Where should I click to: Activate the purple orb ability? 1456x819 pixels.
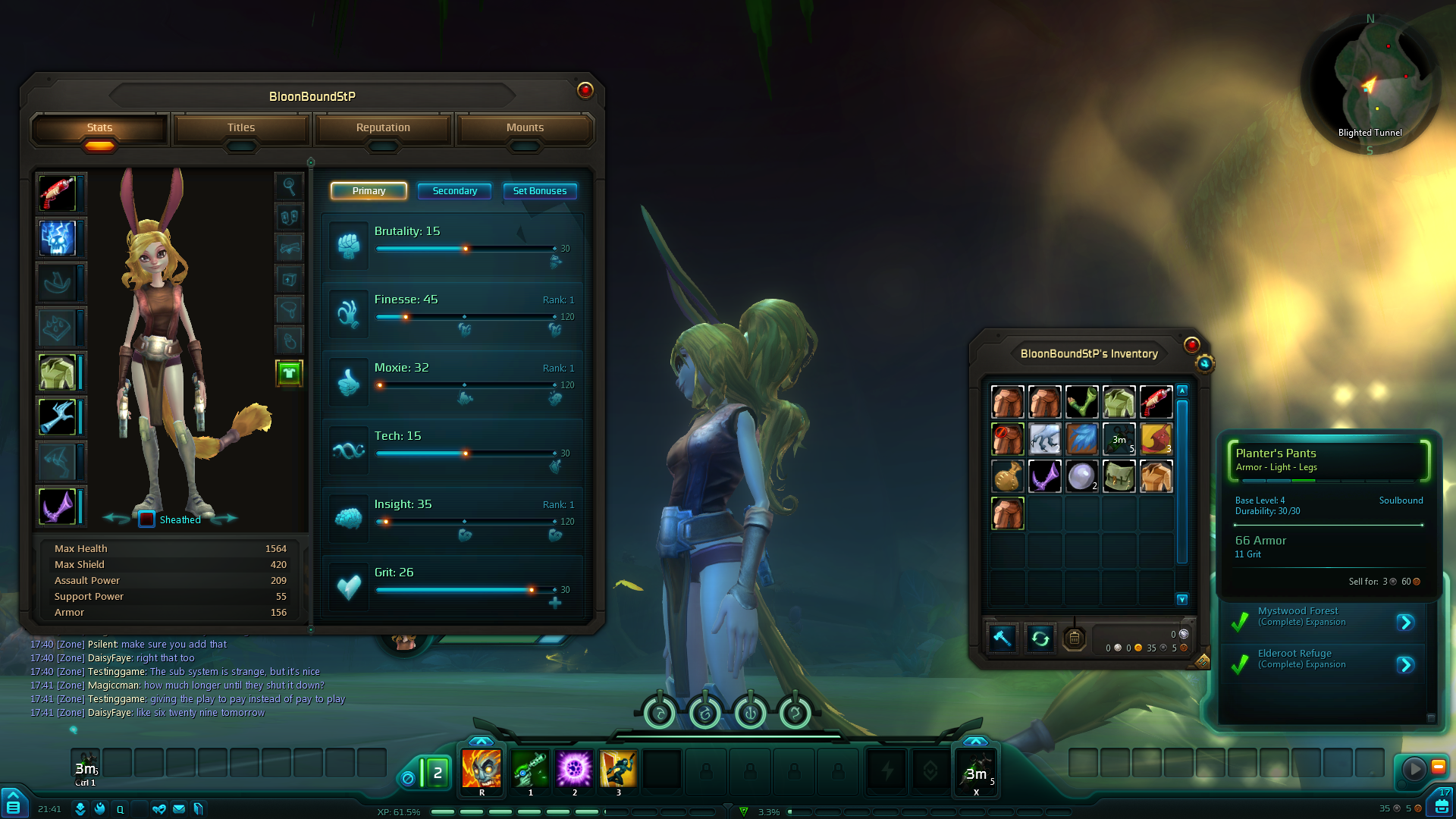click(574, 769)
